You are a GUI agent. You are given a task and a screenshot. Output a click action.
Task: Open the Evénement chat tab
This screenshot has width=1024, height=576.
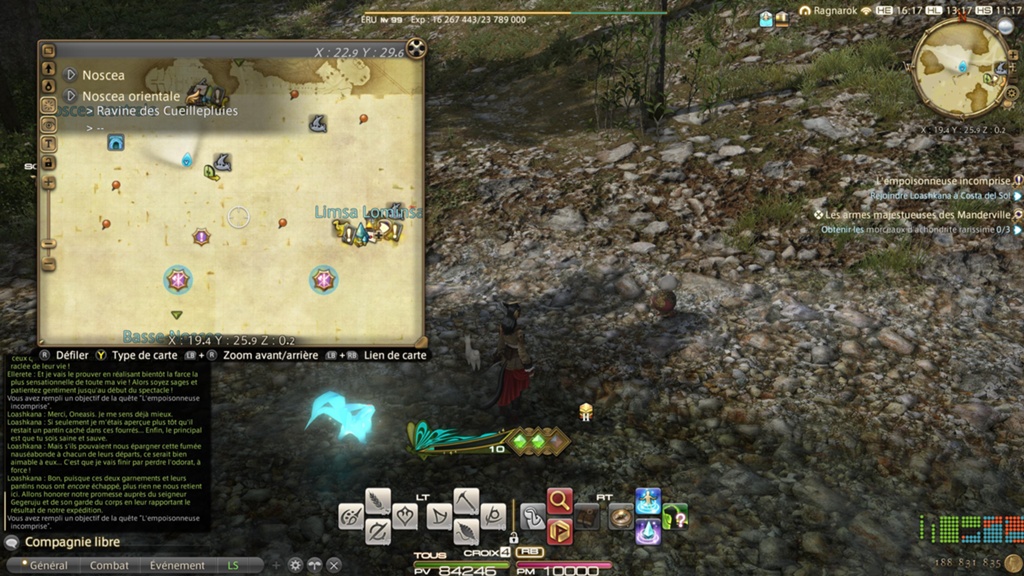click(177, 565)
